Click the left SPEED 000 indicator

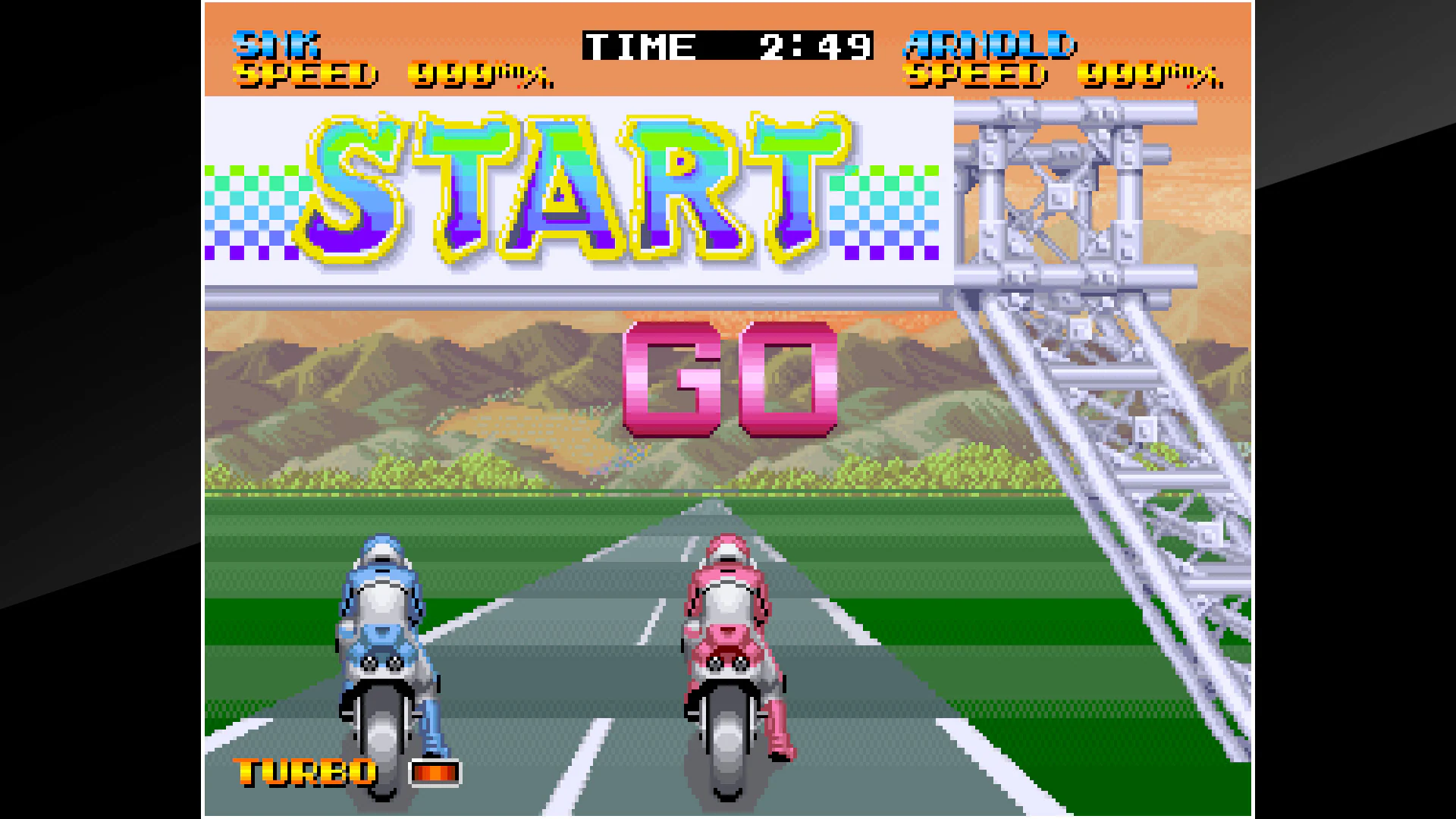387,76
